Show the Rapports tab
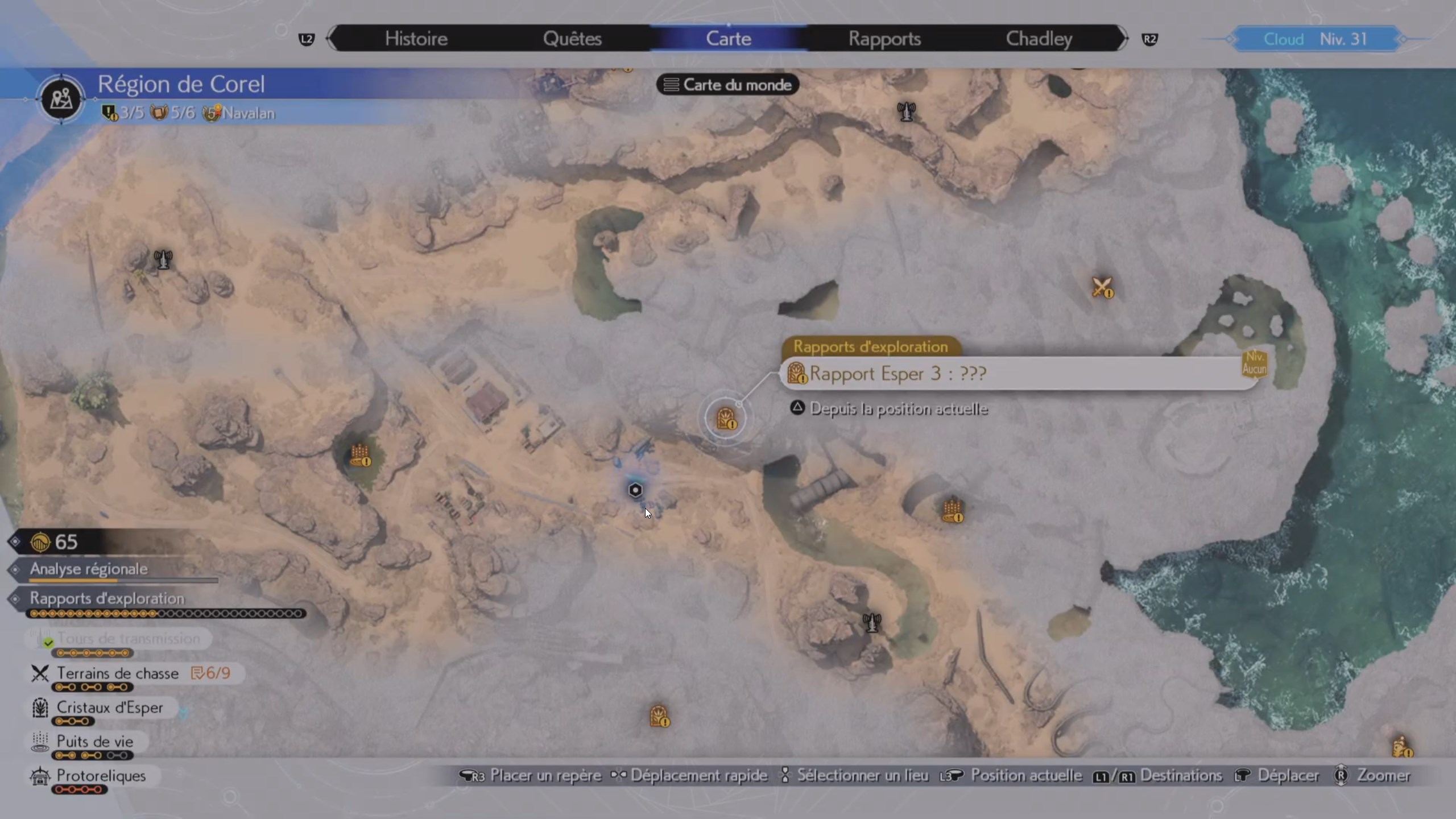Image resolution: width=1456 pixels, height=819 pixels. tap(884, 39)
